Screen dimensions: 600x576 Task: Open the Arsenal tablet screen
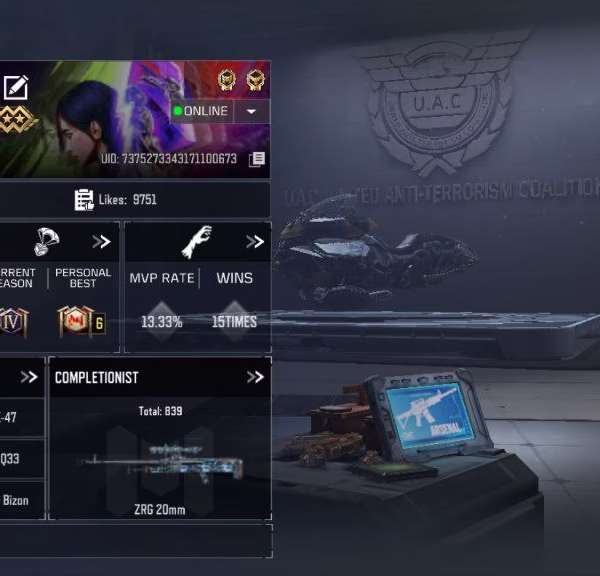tap(433, 412)
